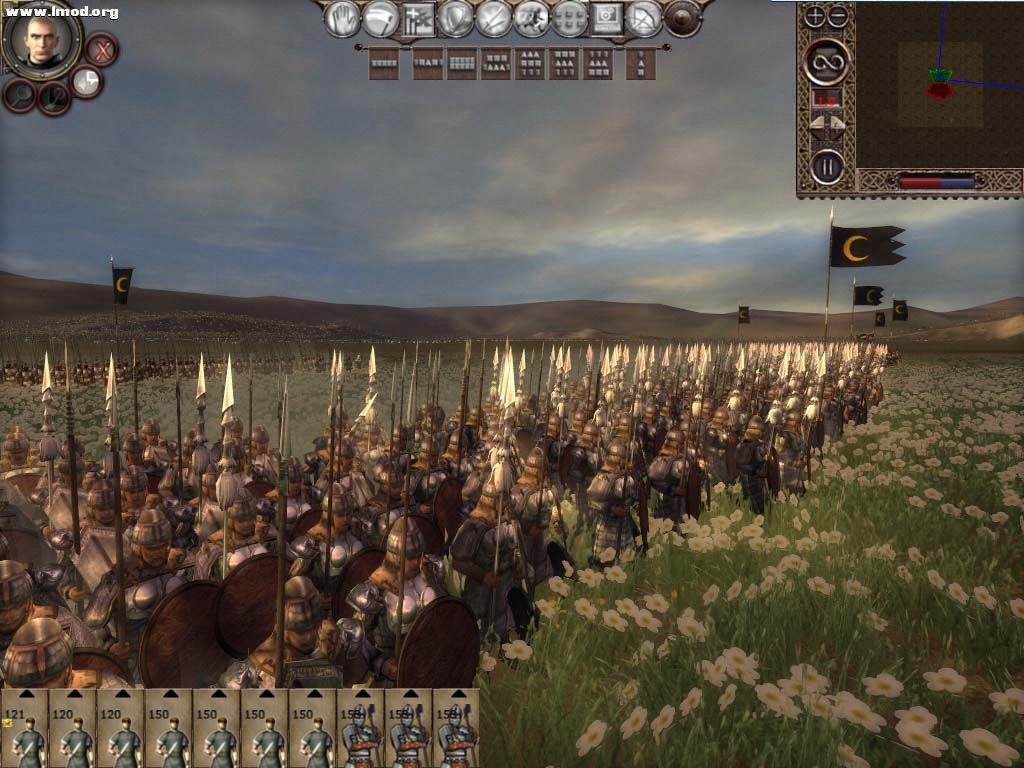Open the square target panel button

tap(607, 18)
